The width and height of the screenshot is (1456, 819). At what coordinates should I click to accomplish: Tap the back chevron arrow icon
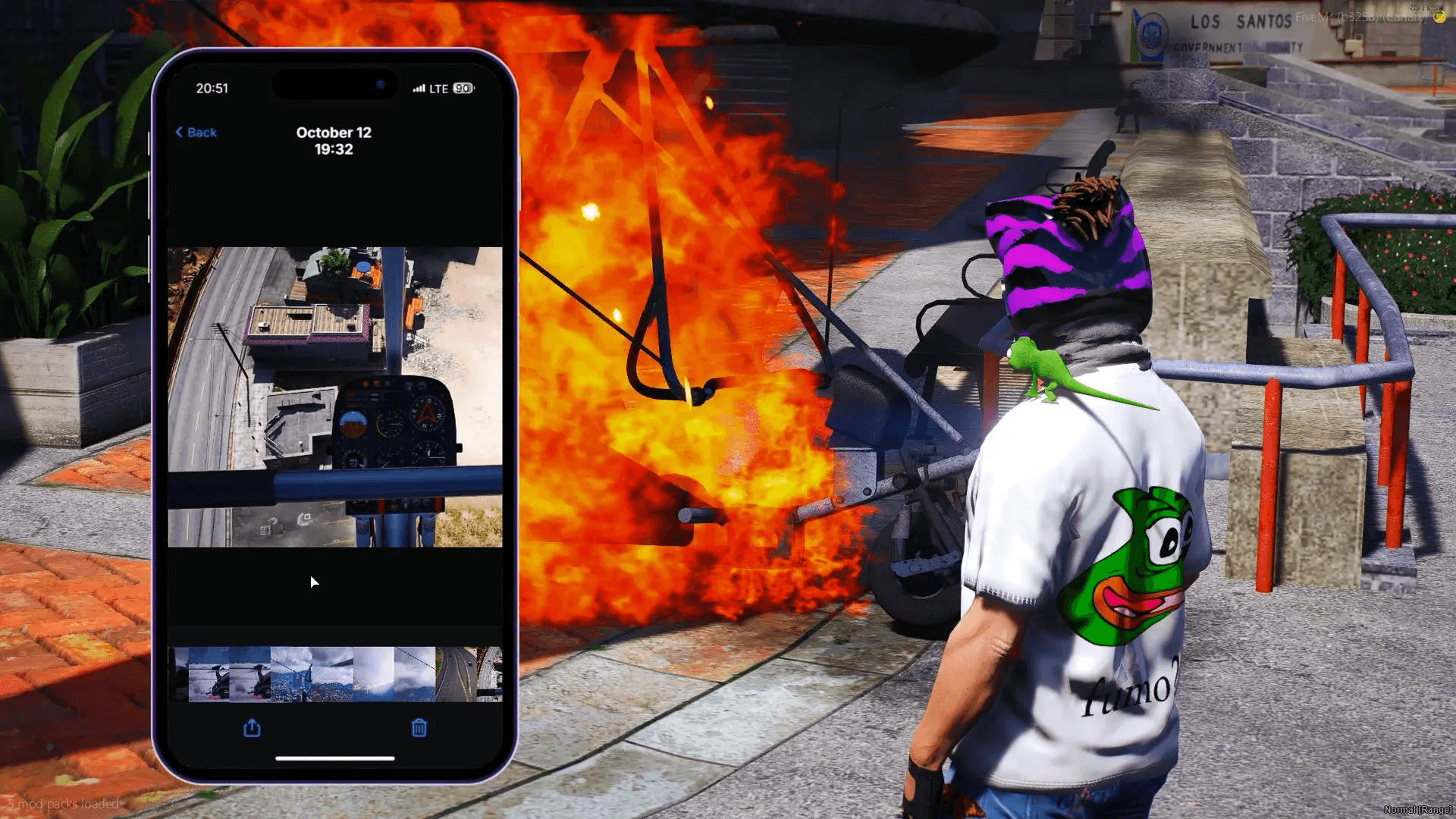pos(180,132)
